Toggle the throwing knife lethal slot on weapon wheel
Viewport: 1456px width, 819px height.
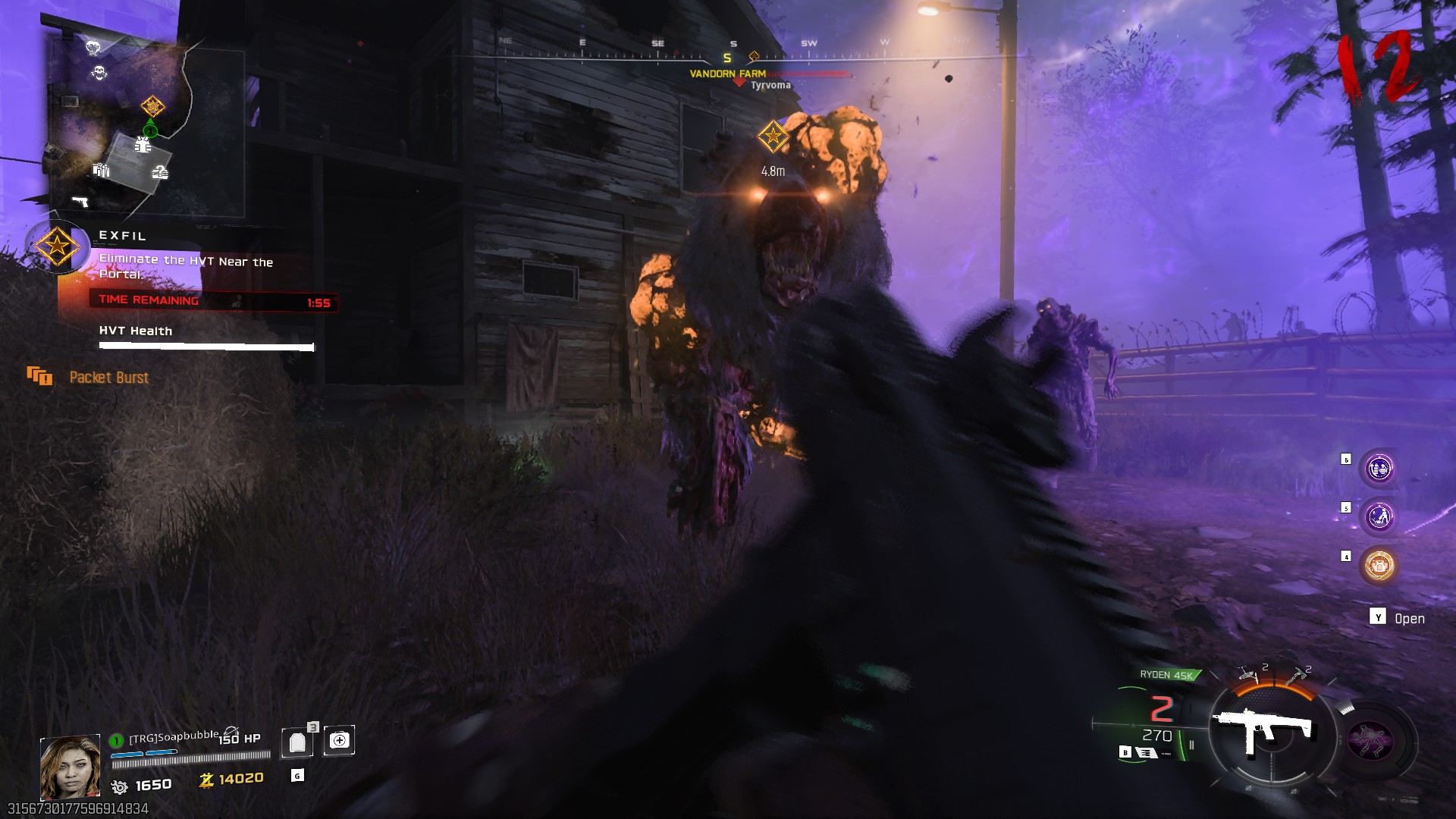[1247, 673]
